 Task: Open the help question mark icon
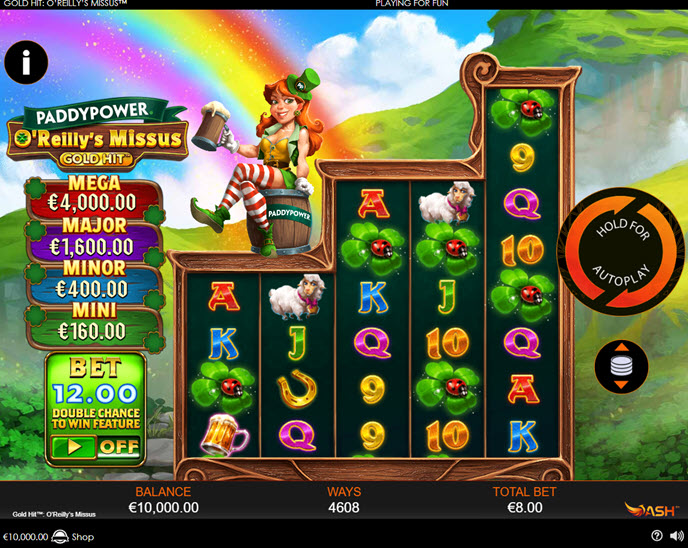coord(656,537)
